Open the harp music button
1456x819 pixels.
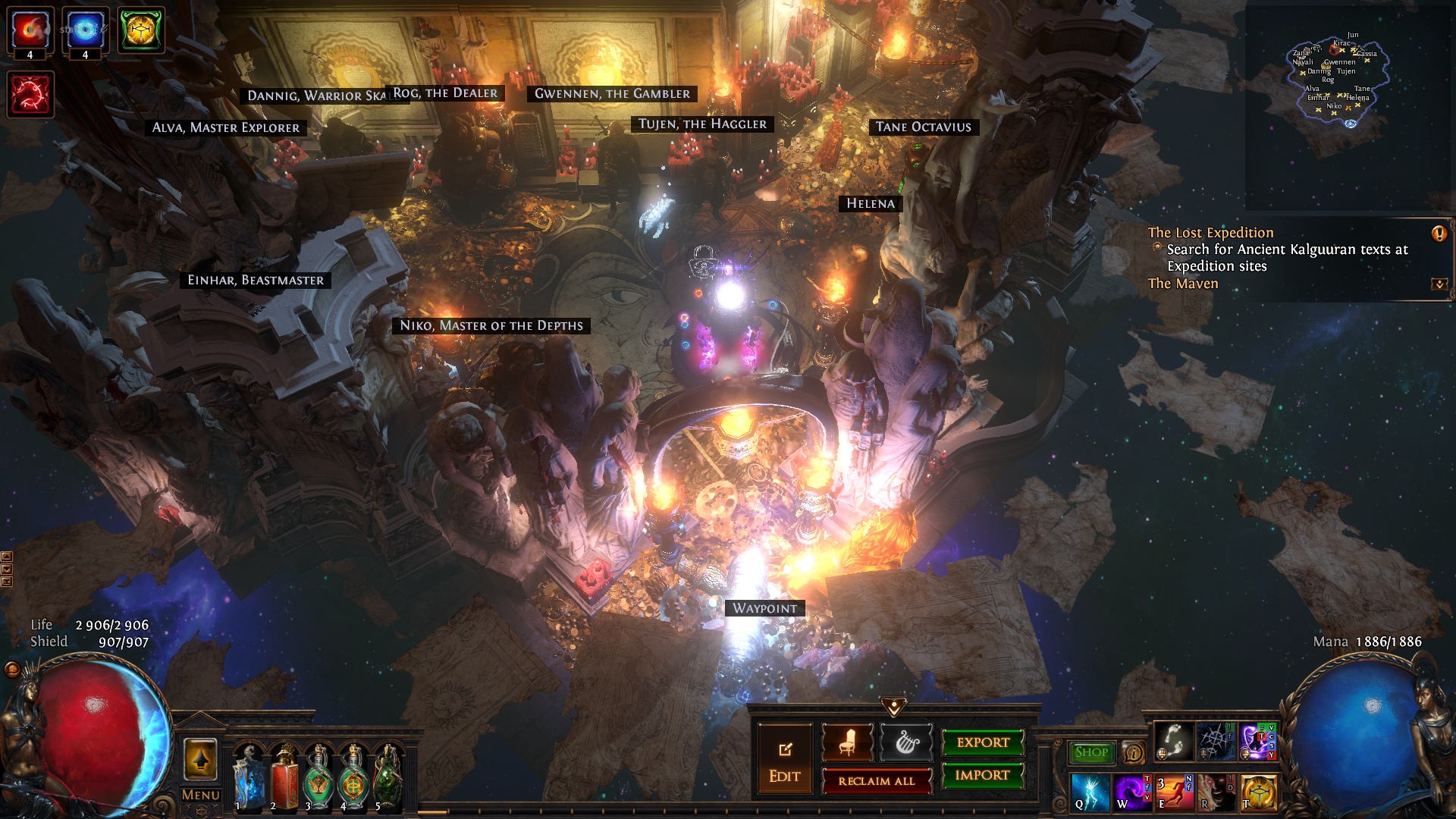coord(906,742)
